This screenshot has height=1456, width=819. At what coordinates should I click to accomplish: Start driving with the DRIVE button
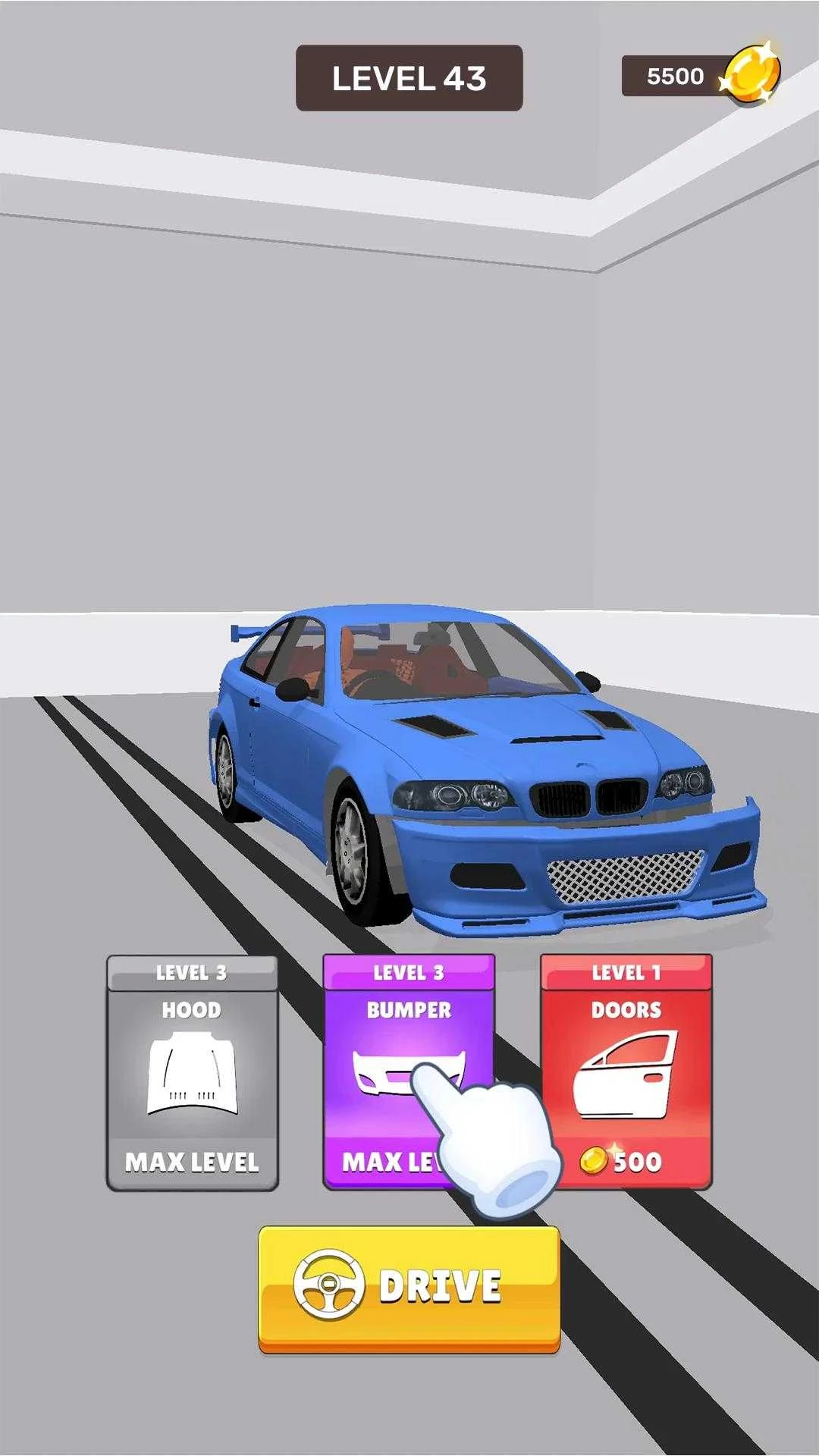(409, 1288)
